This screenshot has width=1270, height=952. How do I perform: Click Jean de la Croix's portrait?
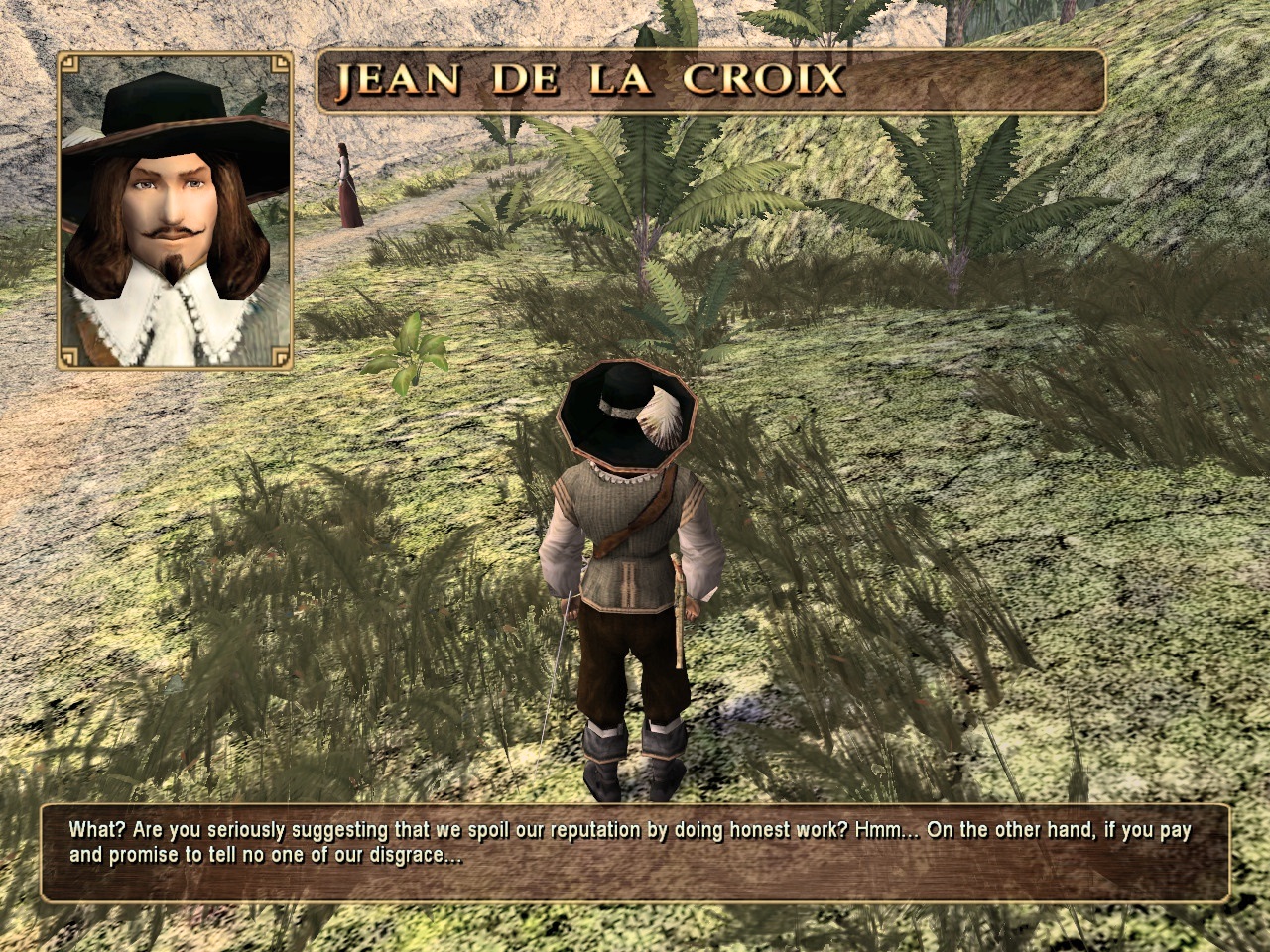pos(175,211)
